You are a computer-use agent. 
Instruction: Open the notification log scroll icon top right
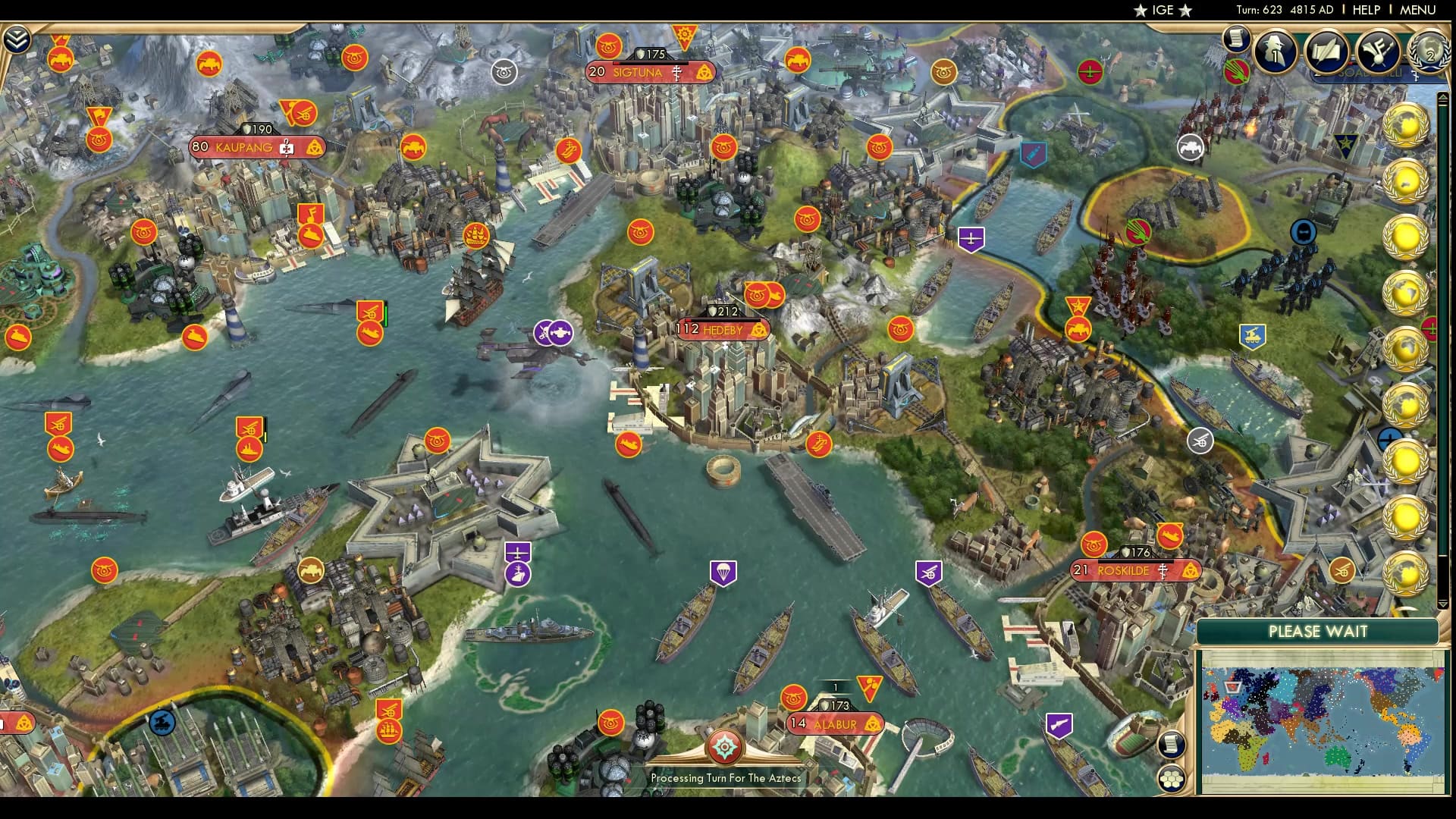(1235, 39)
